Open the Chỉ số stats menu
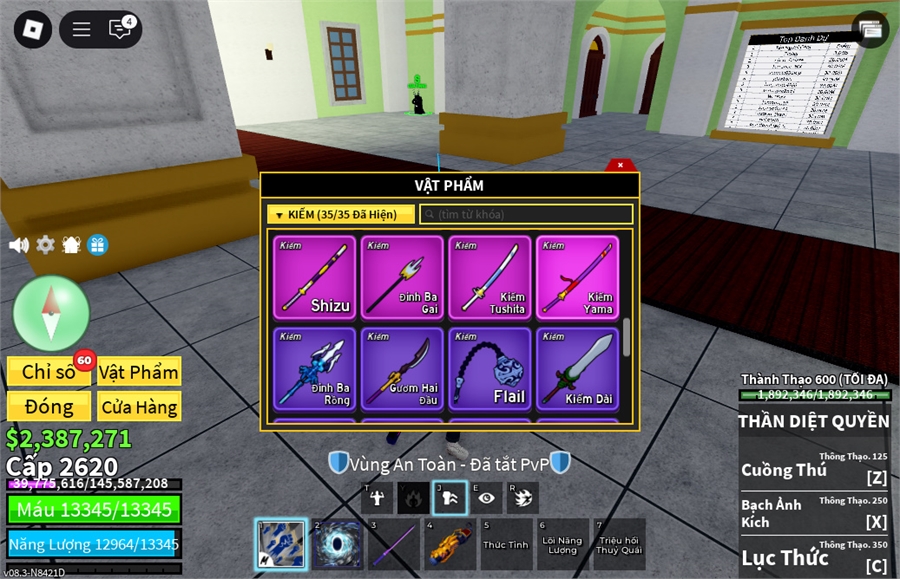Viewport: 900px width, 579px height. coord(50,372)
